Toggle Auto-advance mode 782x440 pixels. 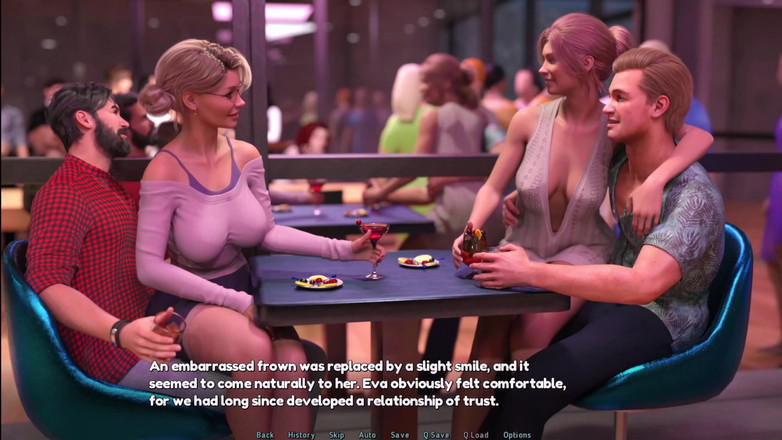(x=367, y=435)
